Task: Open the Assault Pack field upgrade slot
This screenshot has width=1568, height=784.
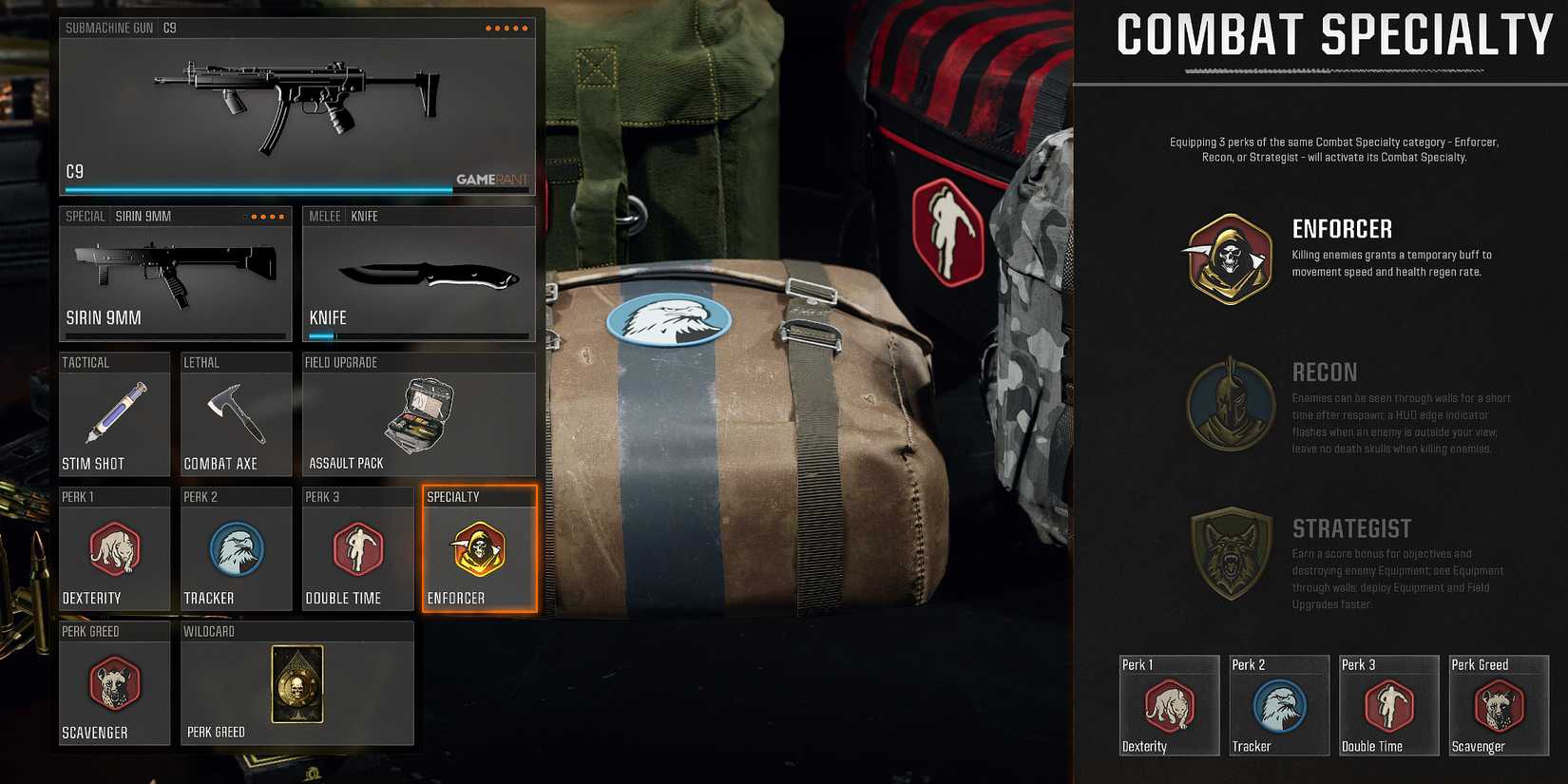Action: tap(418, 413)
